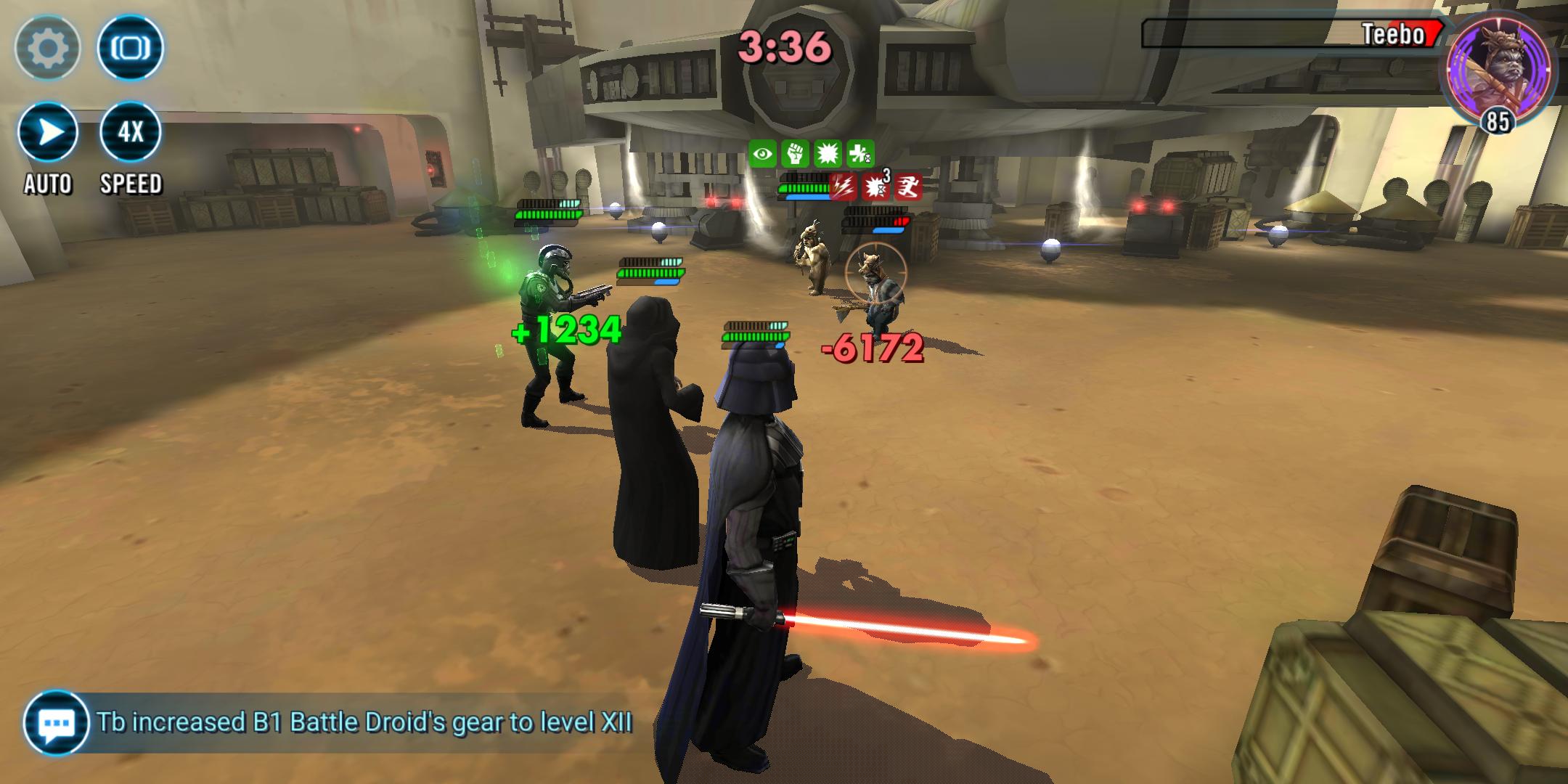
Task: Switch the camera view mode
Action: (131, 48)
